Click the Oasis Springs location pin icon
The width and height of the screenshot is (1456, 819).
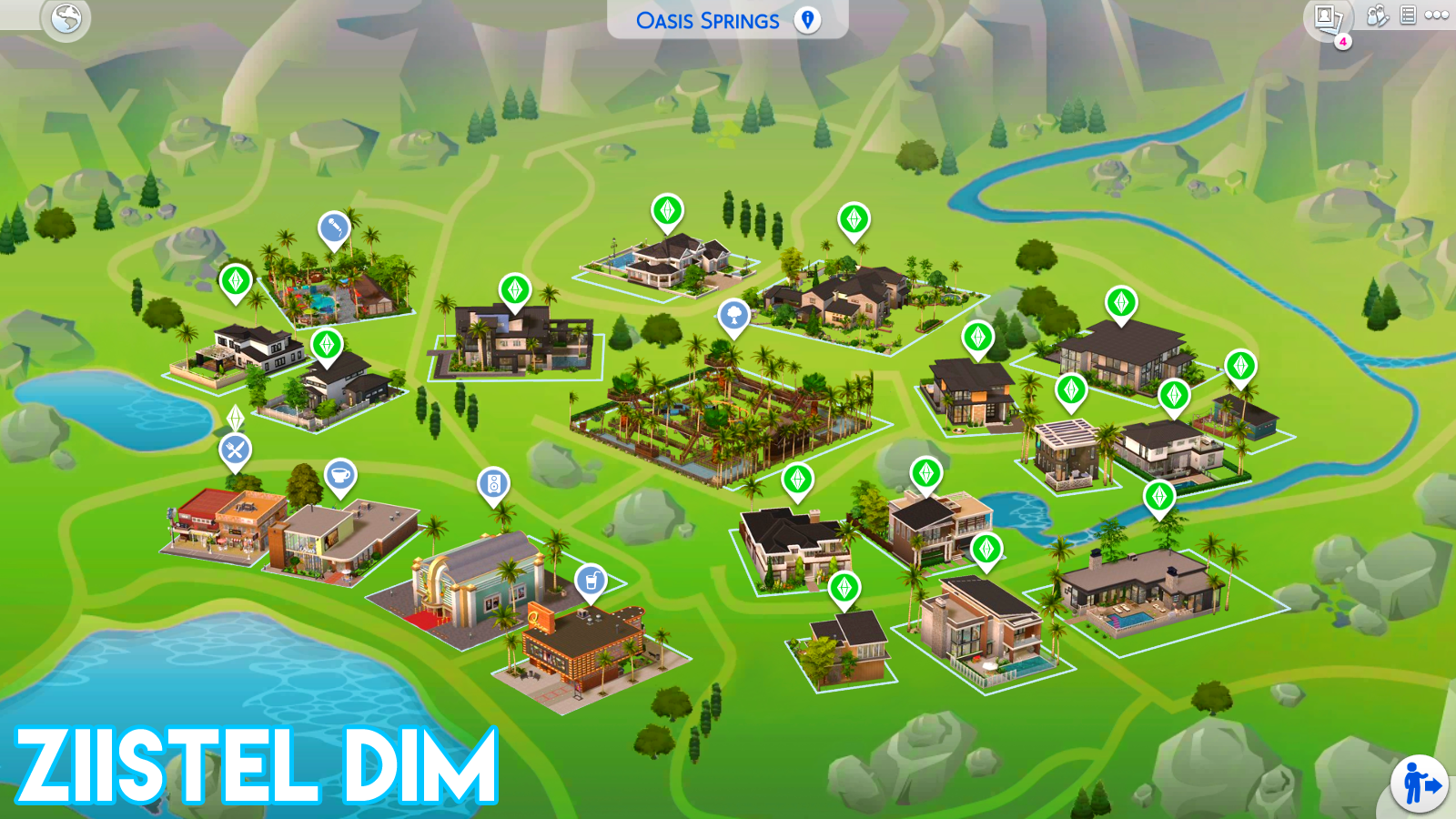804,19
